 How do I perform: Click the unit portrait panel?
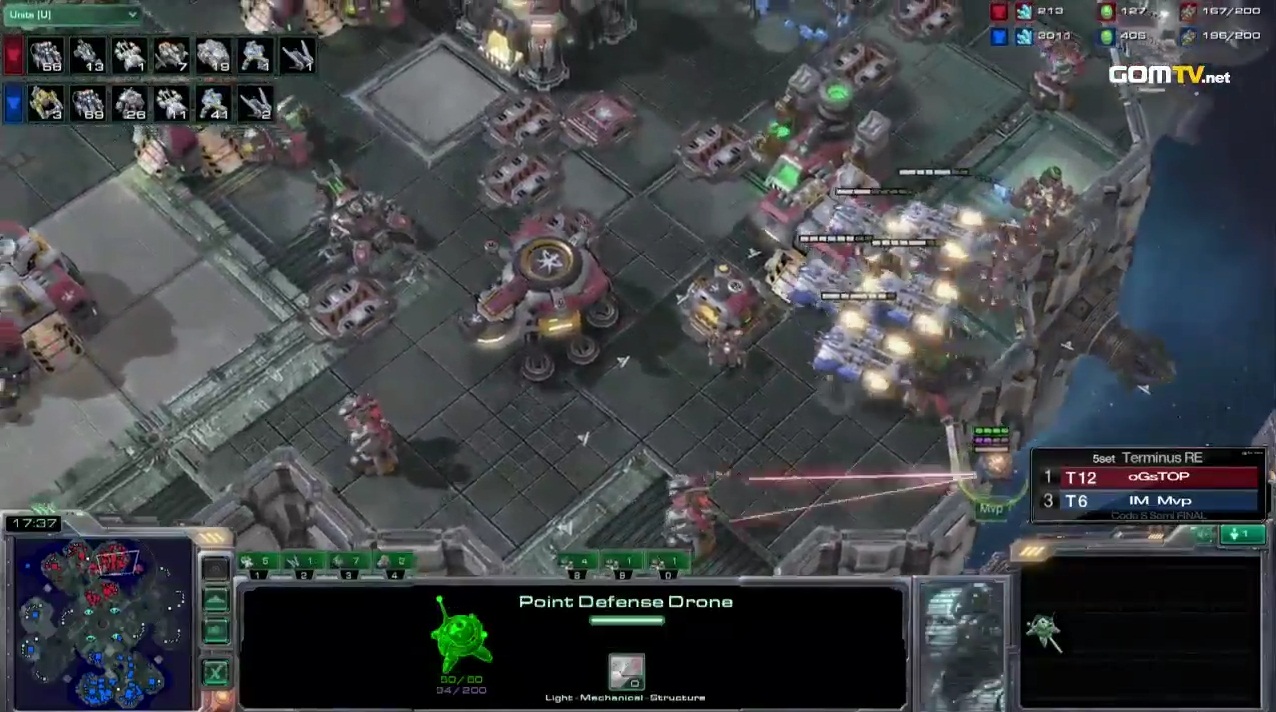961,642
